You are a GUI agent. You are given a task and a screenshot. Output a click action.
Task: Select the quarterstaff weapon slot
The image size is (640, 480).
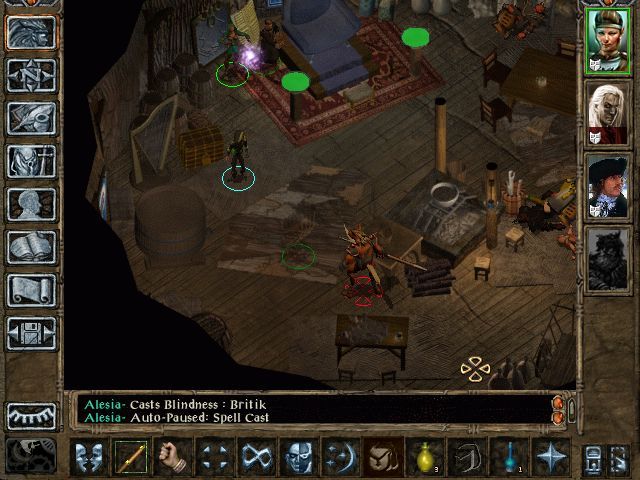pos(132,457)
